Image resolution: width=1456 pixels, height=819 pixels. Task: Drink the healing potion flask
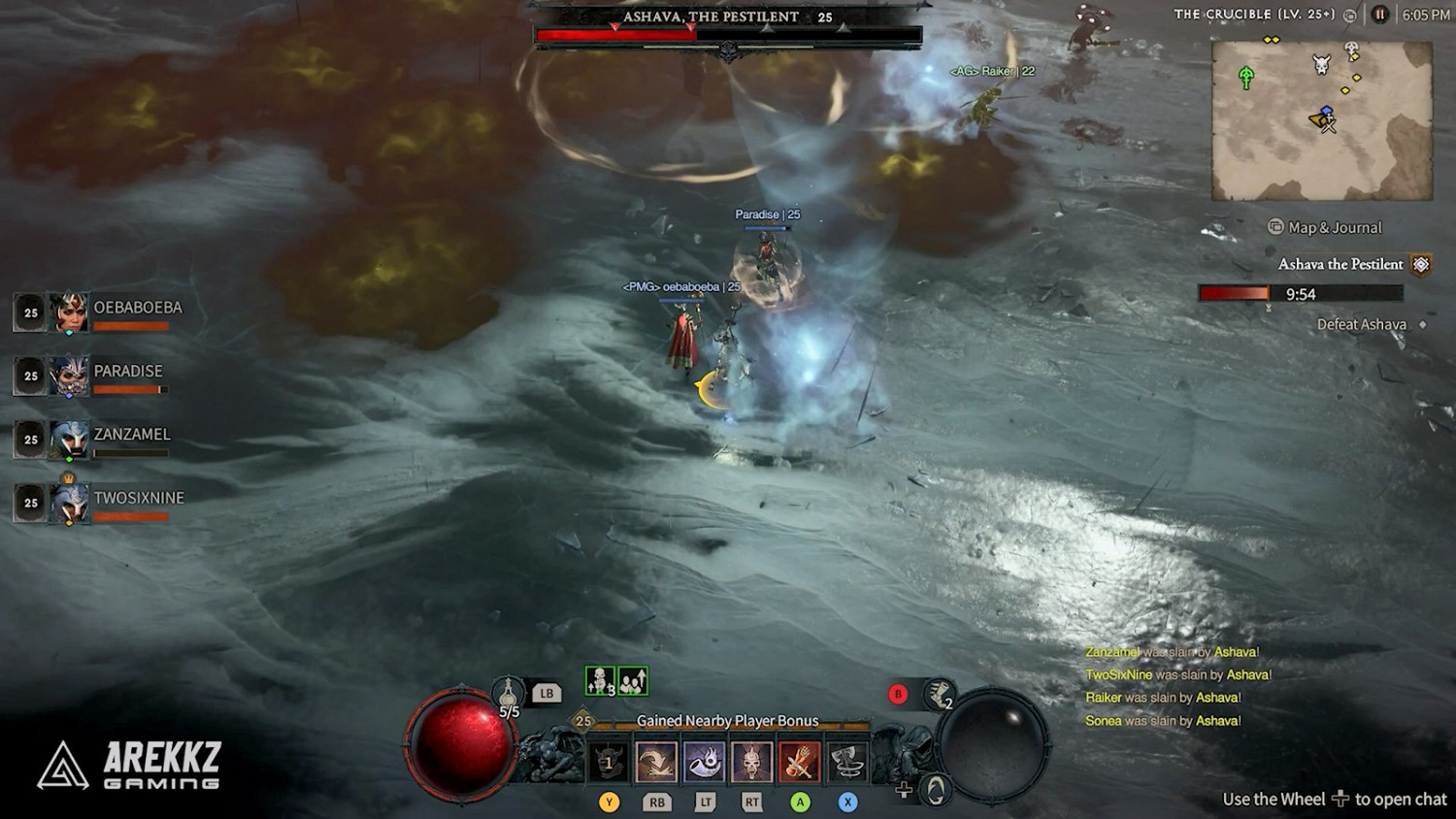pos(509,693)
